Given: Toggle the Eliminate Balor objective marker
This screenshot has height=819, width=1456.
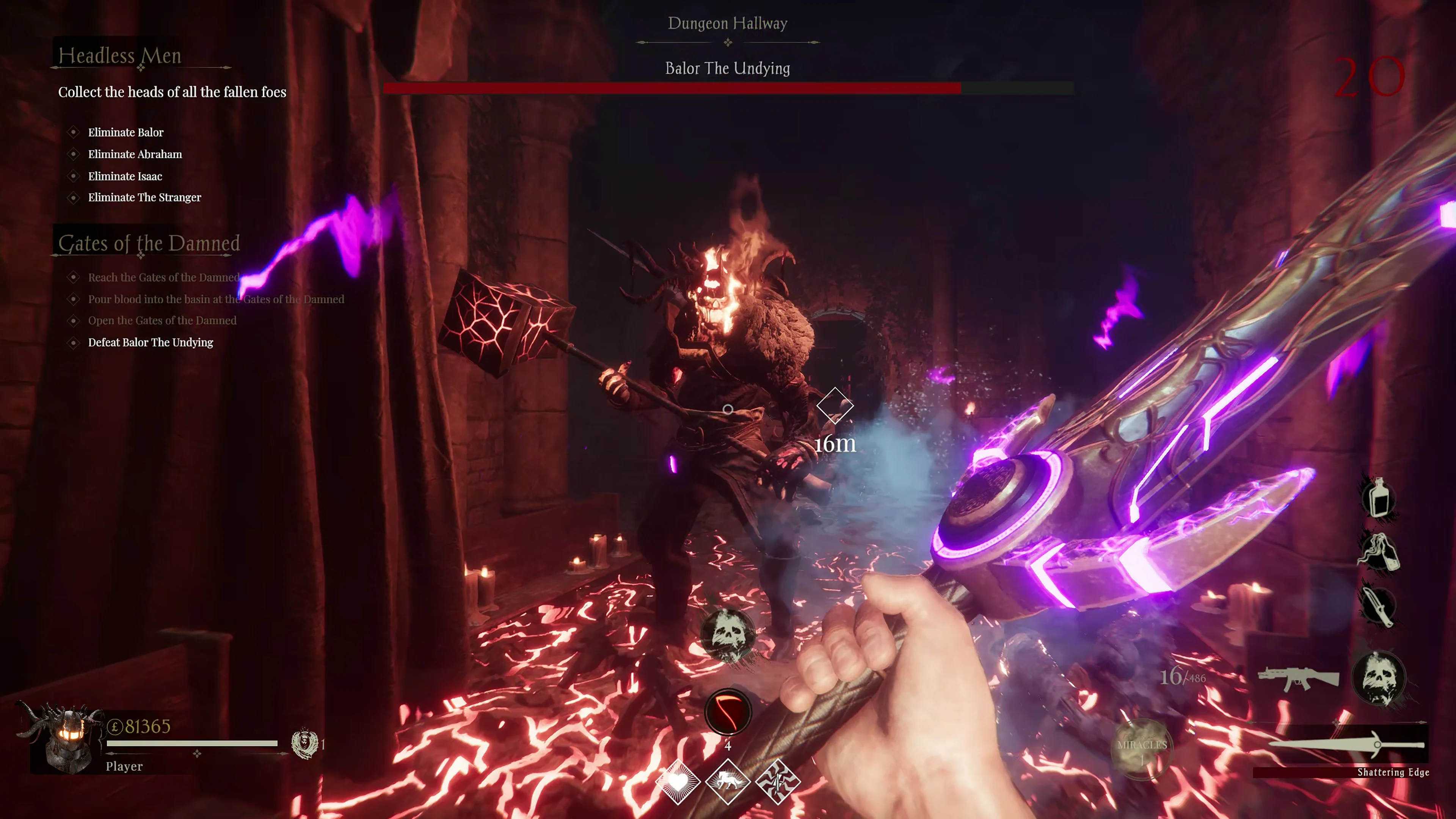Looking at the screenshot, I should [x=74, y=132].
